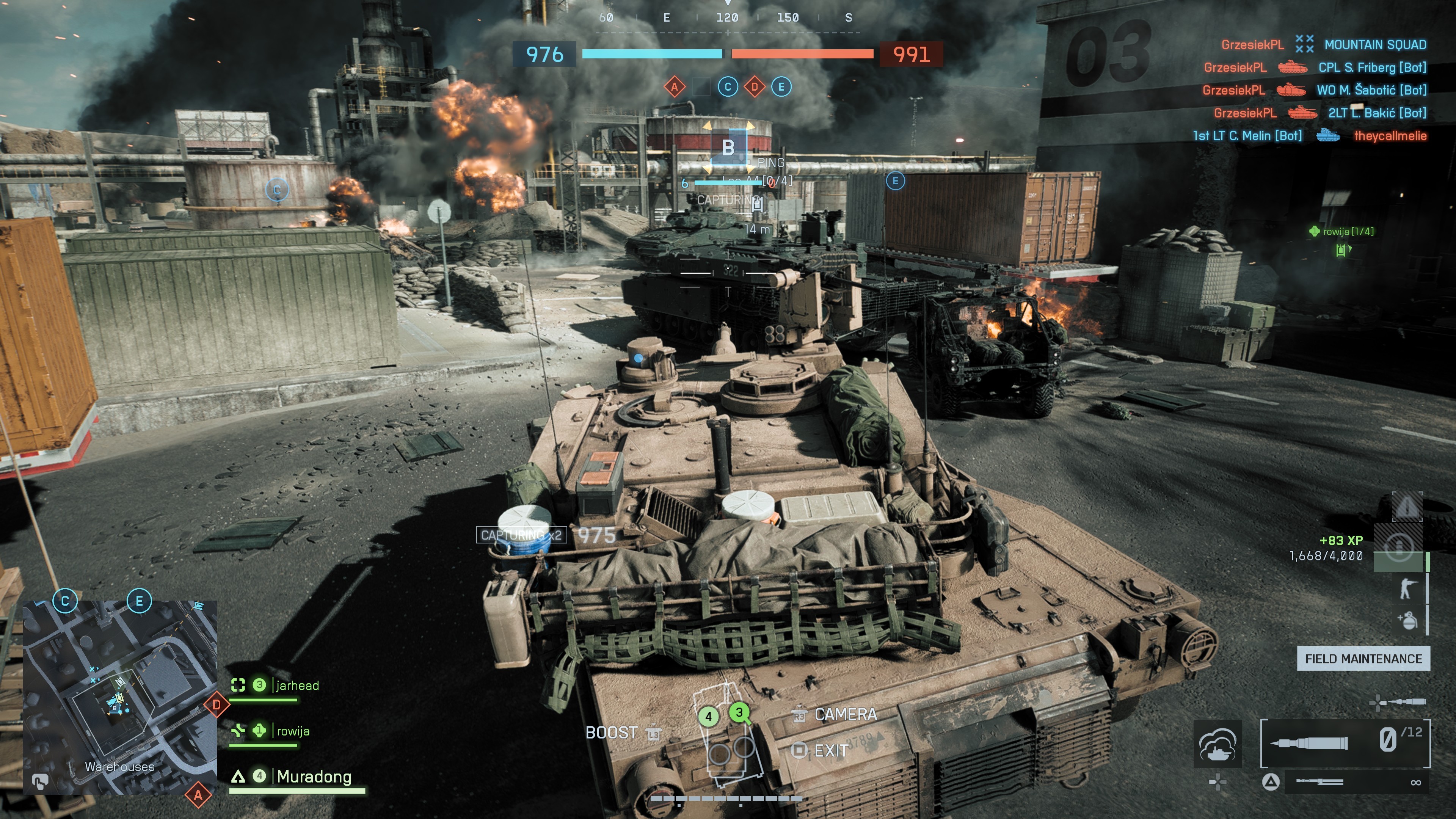Click the D objective marker on the minimap edge
This screenshot has height=819, width=1456.
pos(217,705)
